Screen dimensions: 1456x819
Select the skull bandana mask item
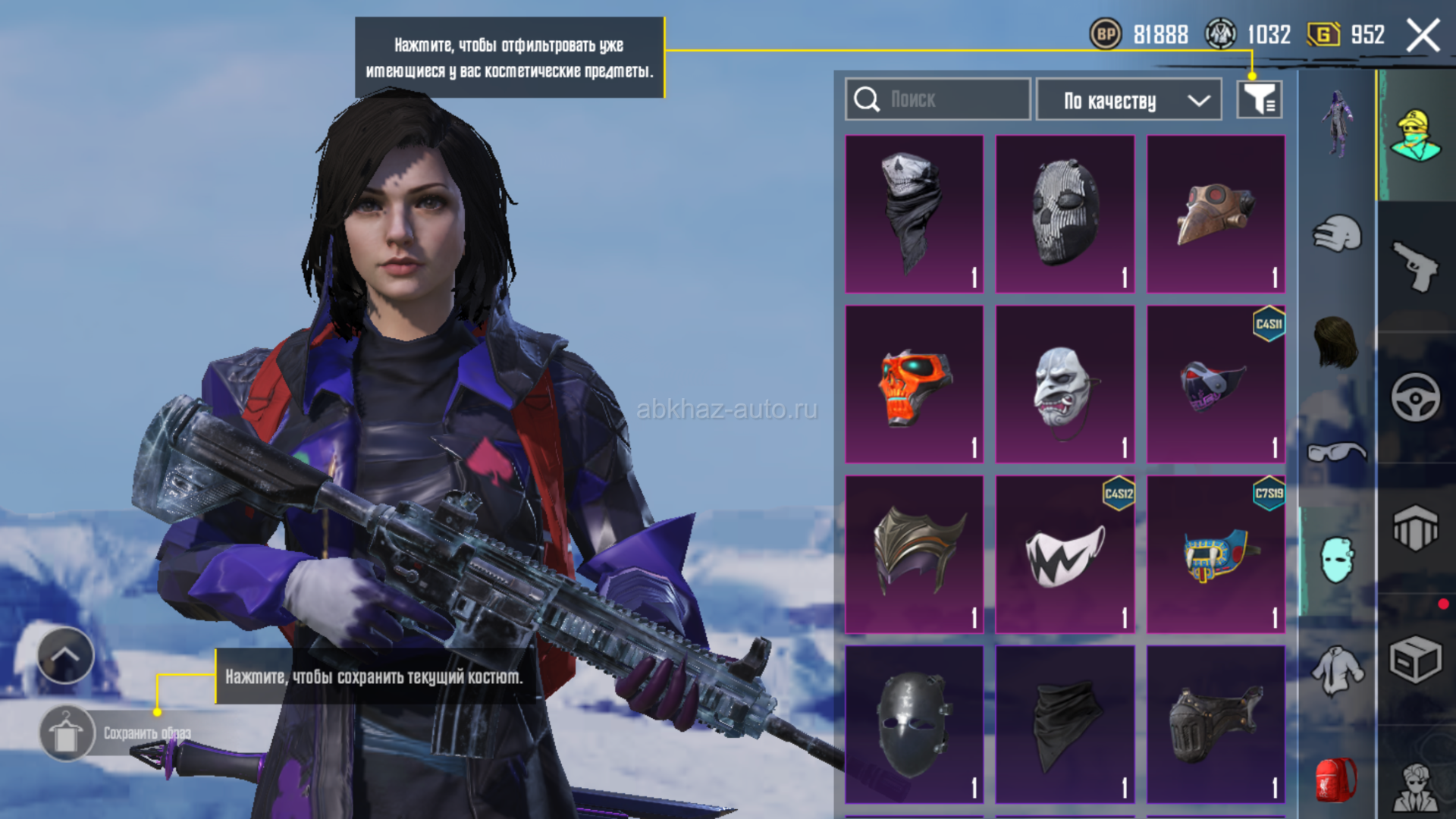(x=914, y=214)
